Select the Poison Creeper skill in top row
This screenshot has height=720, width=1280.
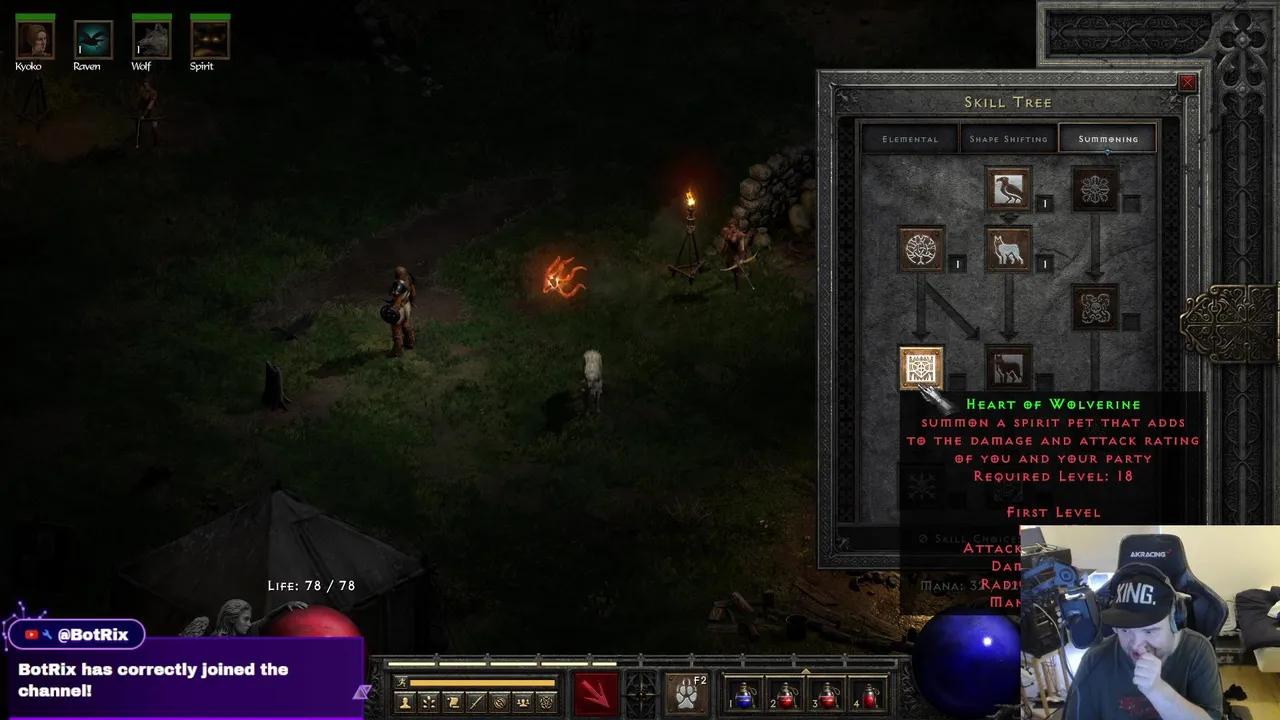click(x=1095, y=189)
